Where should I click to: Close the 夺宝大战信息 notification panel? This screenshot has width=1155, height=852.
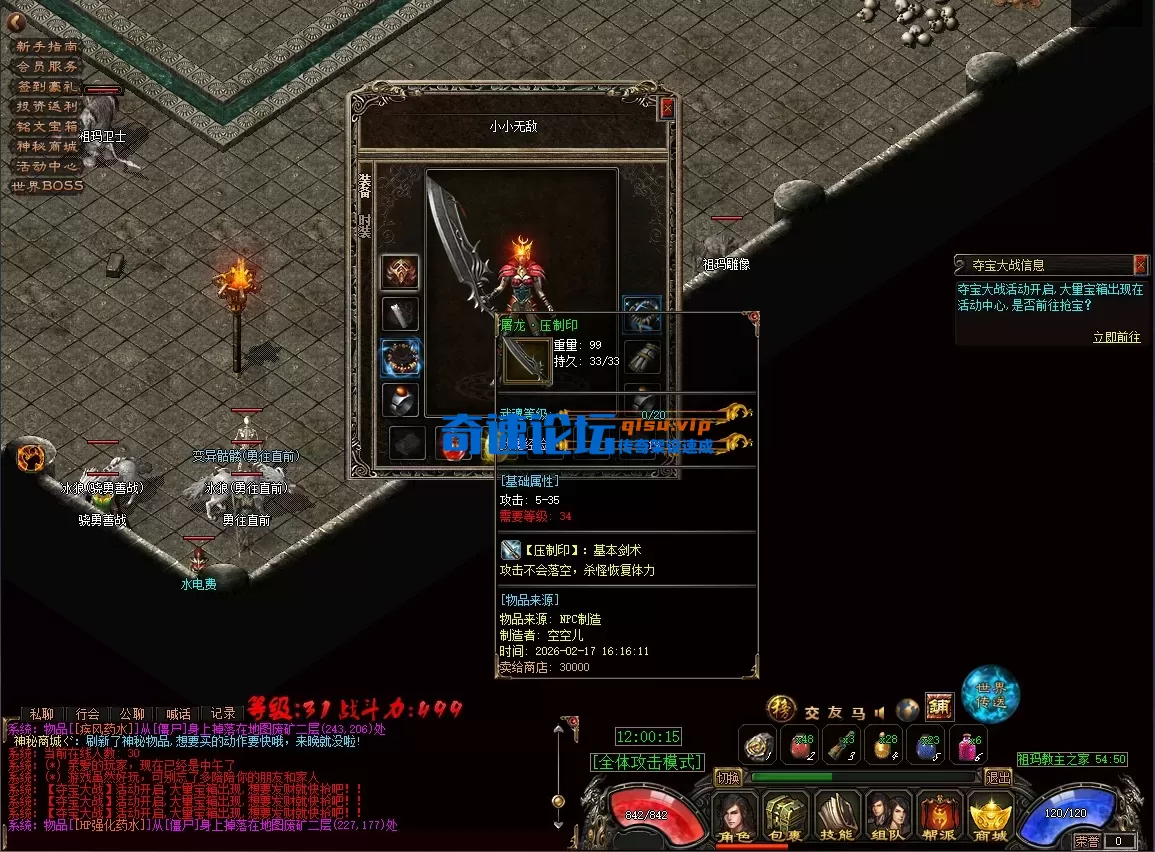click(x=1140, y=264)
